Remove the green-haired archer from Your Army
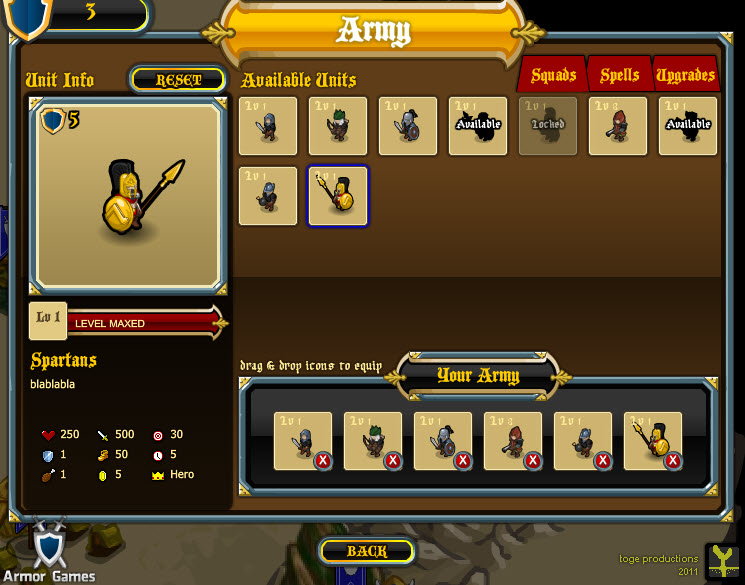Viewport: 745px width, 585px height. click(393, 460)
